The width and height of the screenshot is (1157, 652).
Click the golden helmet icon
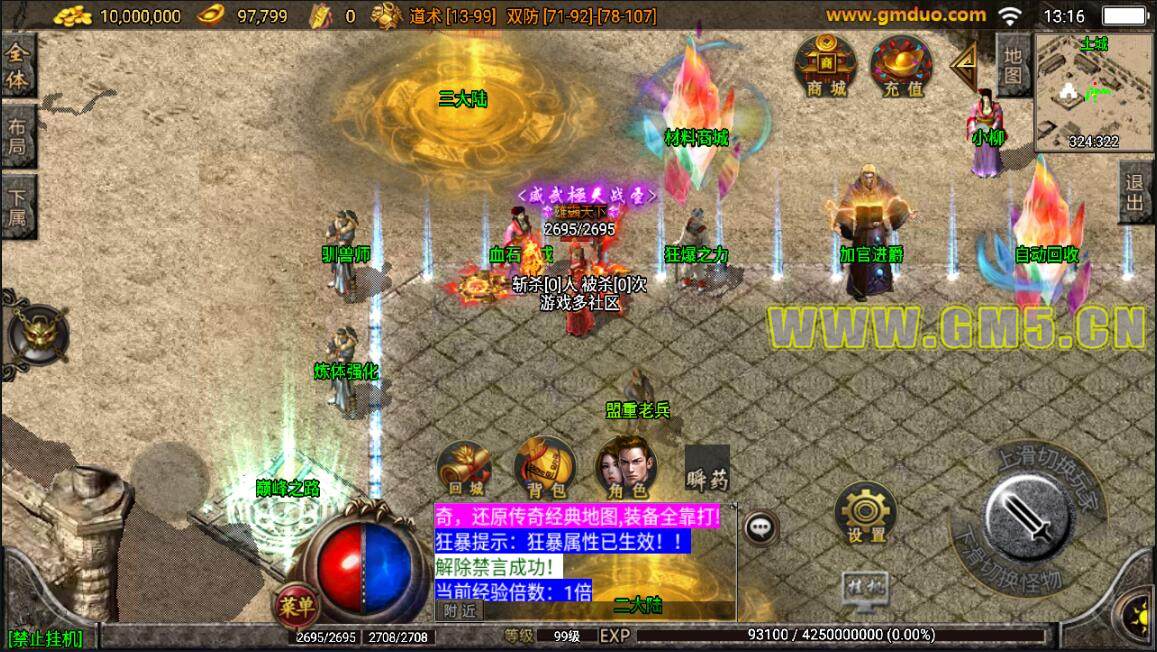point(38,334)
